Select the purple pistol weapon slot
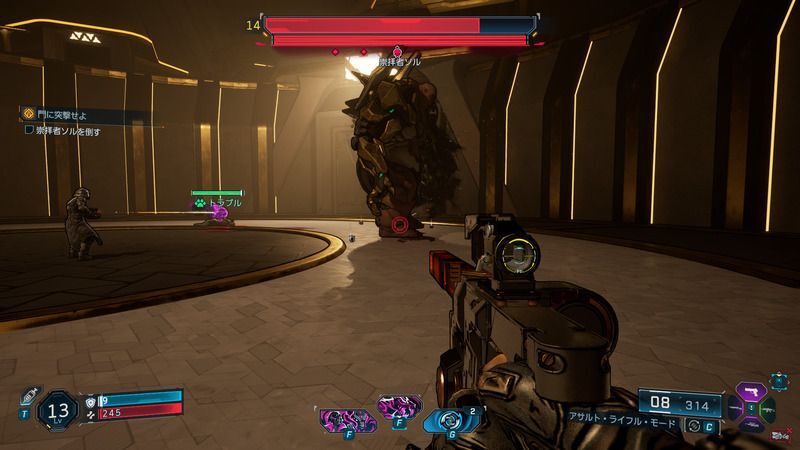Image resolution: width=800 pixels, height=450 pixels. pos(749,390)
